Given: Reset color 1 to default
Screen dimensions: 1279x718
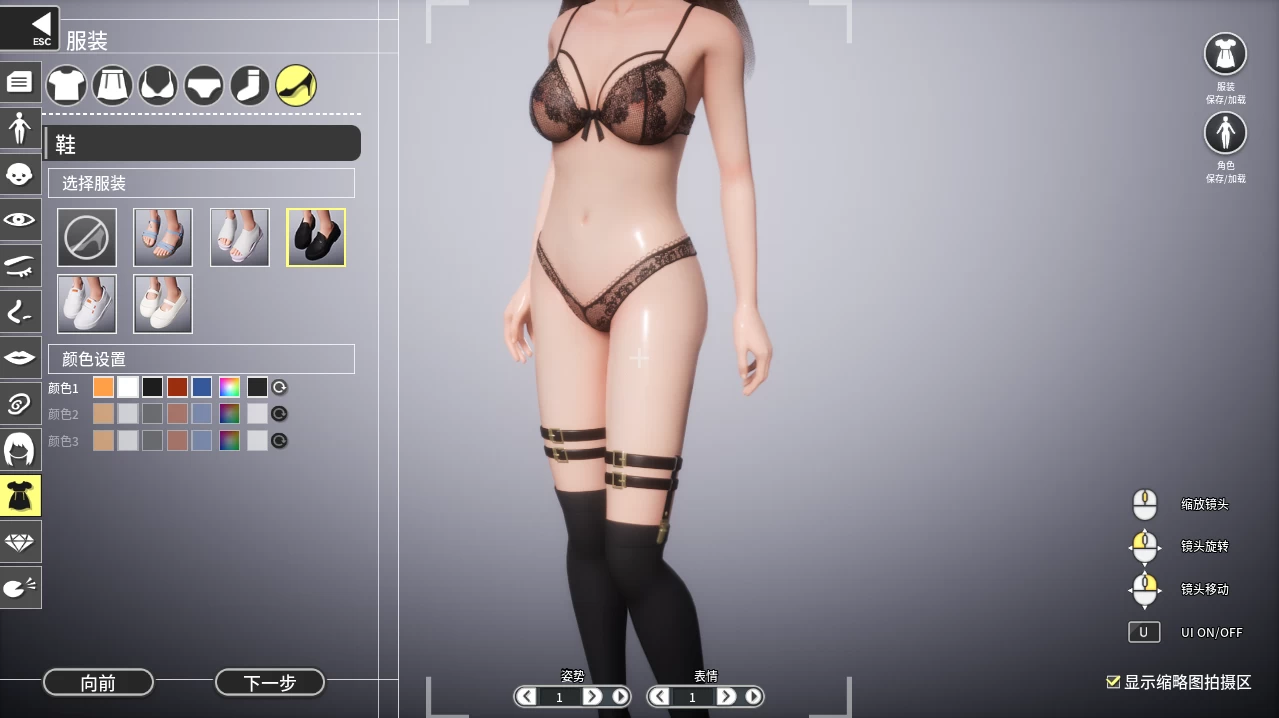Looking at the screenshot, I should (280, 387).
